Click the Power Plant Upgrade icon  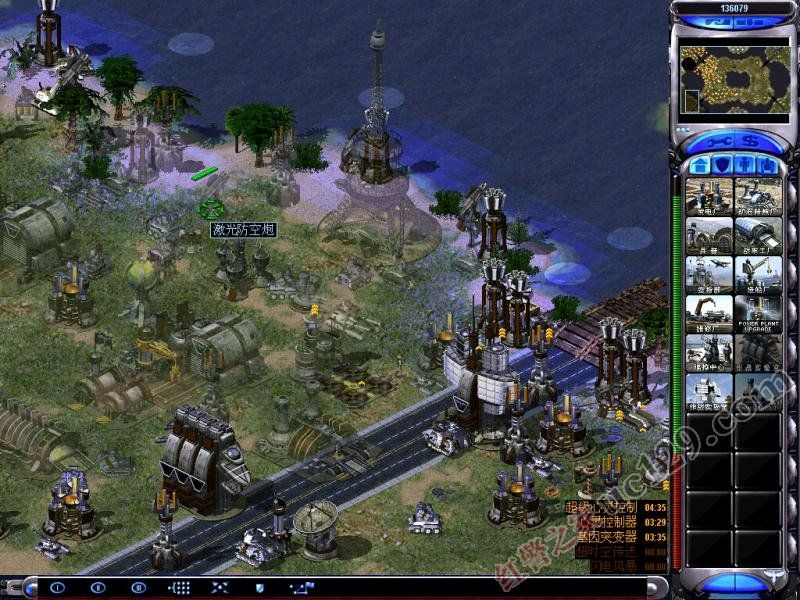[758, 314]
